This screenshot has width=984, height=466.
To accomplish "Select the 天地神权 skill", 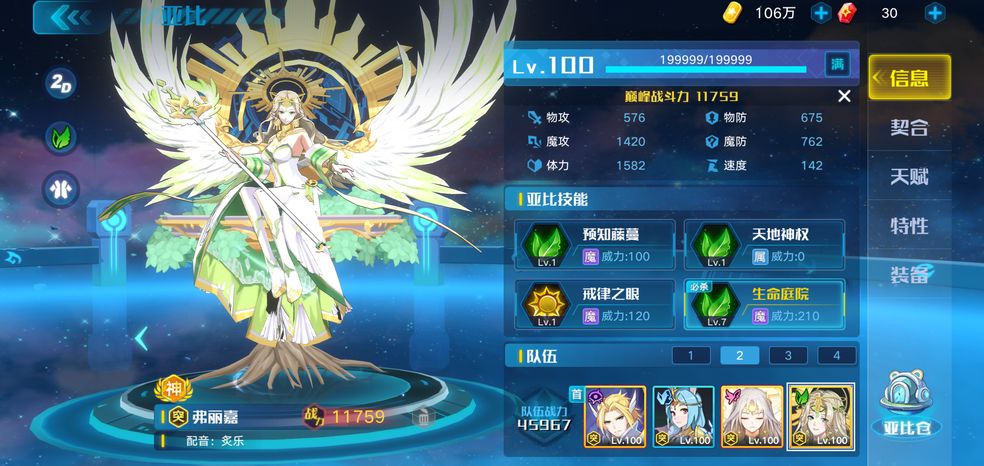I will point(764,245).
